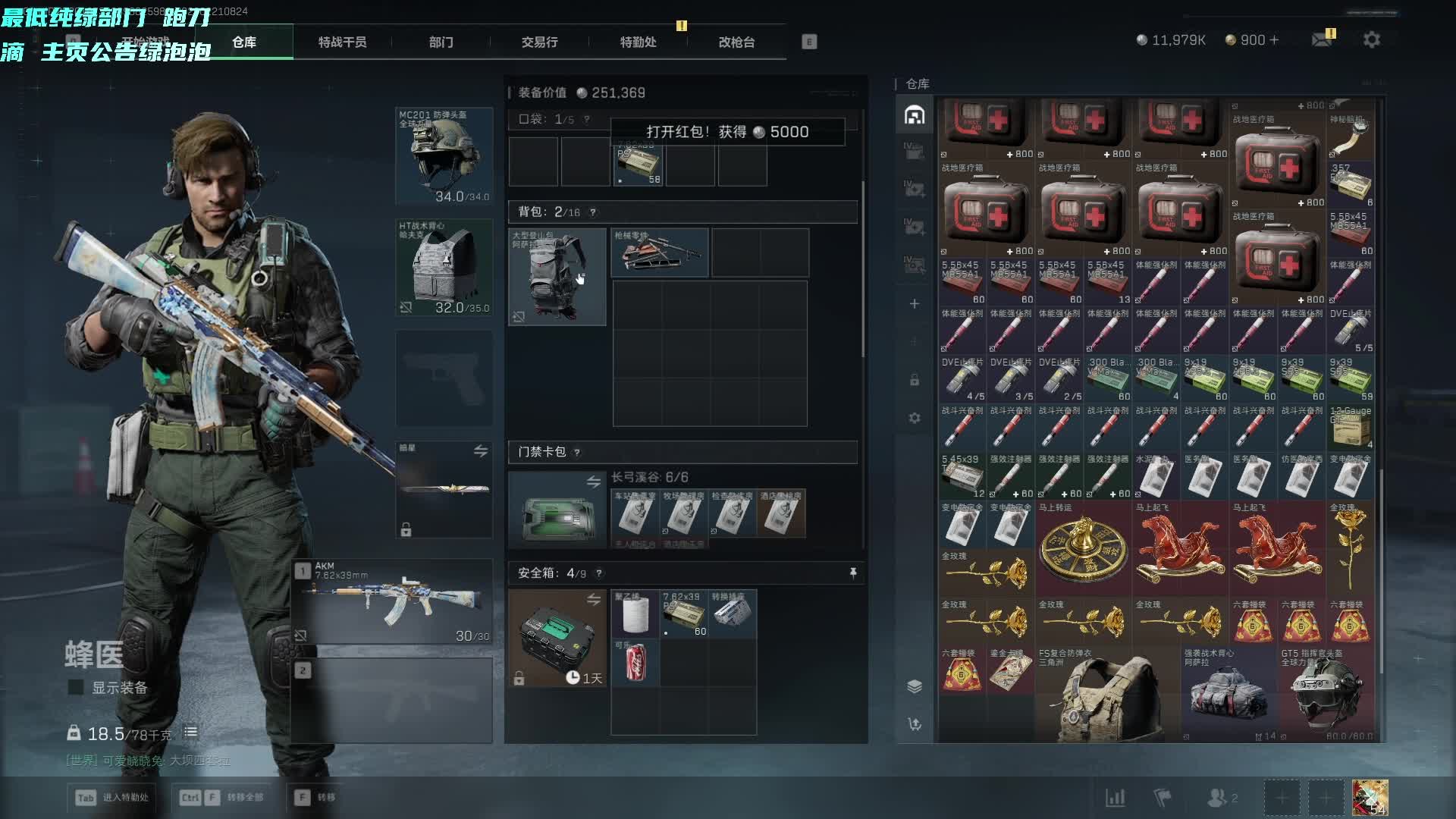Open the settings gear icon
The width and height of the screenshot is (1456, 819).
(x=1372, y=40)
